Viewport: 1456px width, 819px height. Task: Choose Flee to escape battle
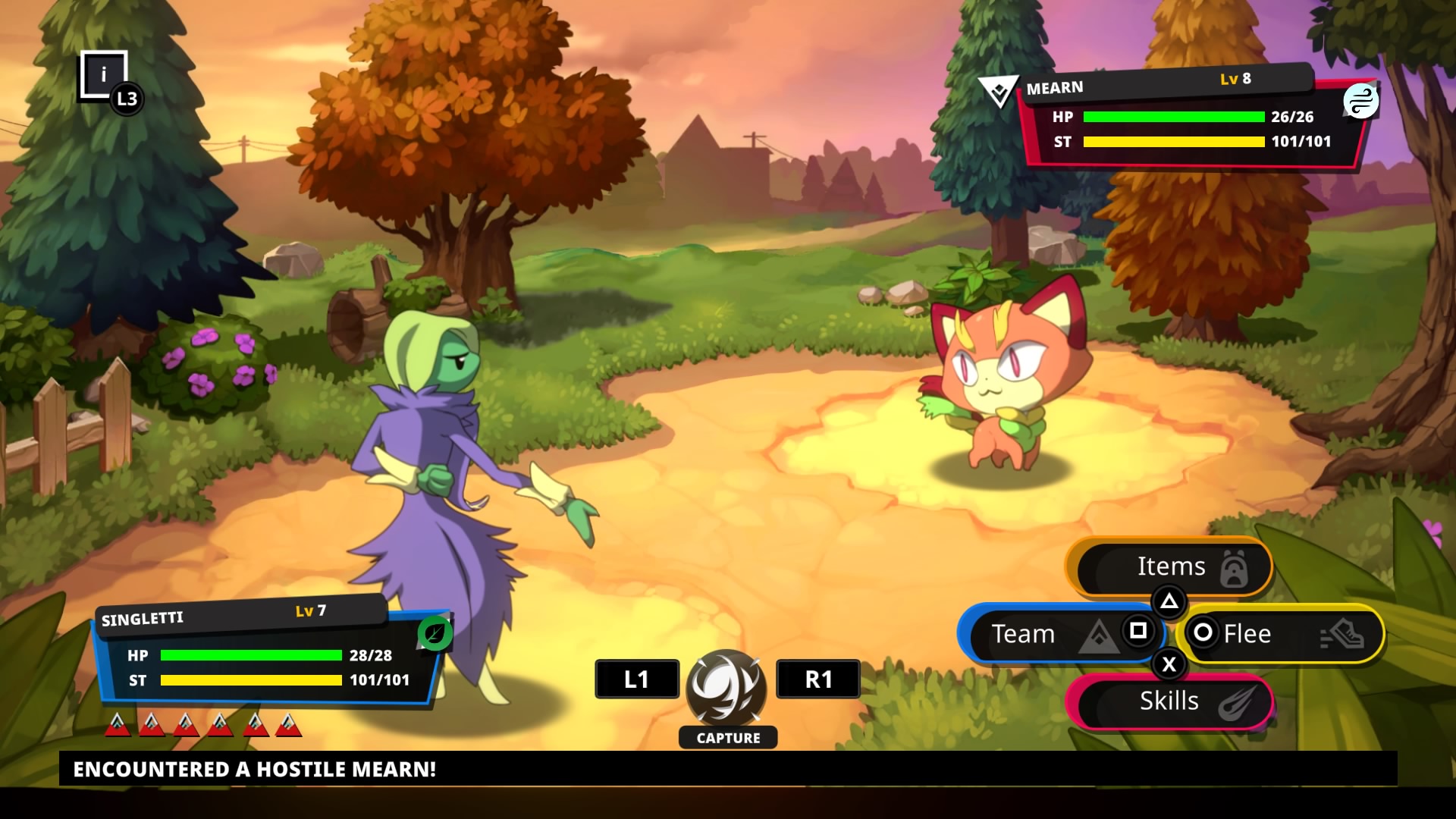coord(1282,634)
